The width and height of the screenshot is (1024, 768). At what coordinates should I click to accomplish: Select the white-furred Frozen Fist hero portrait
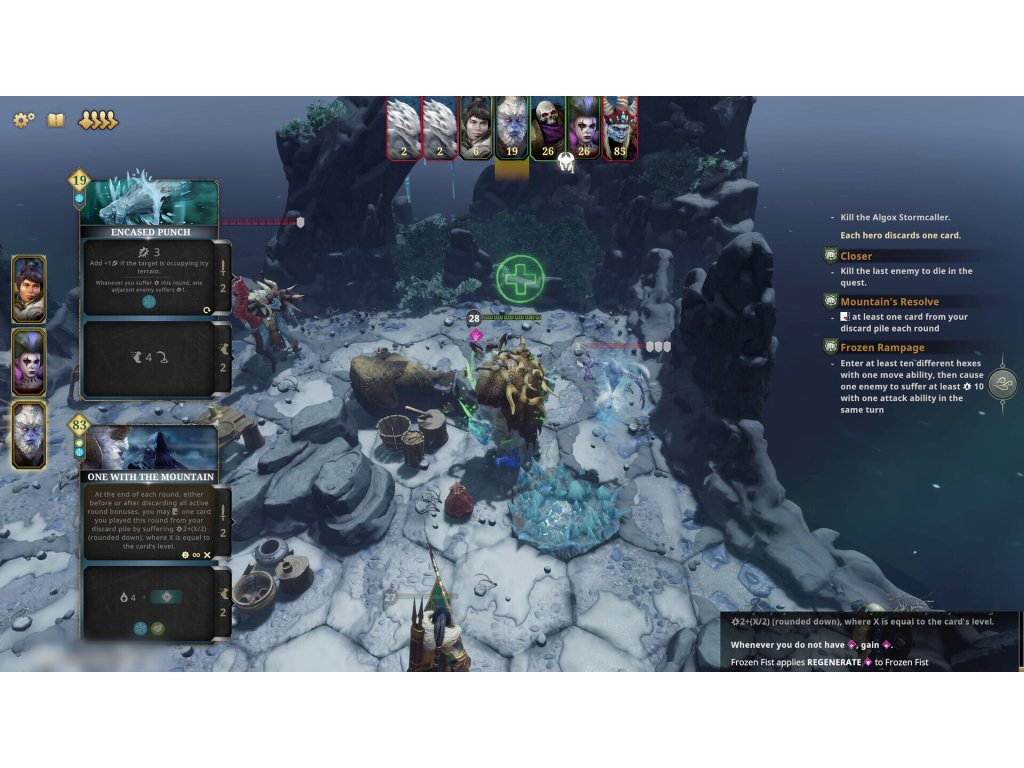[29, 436]
